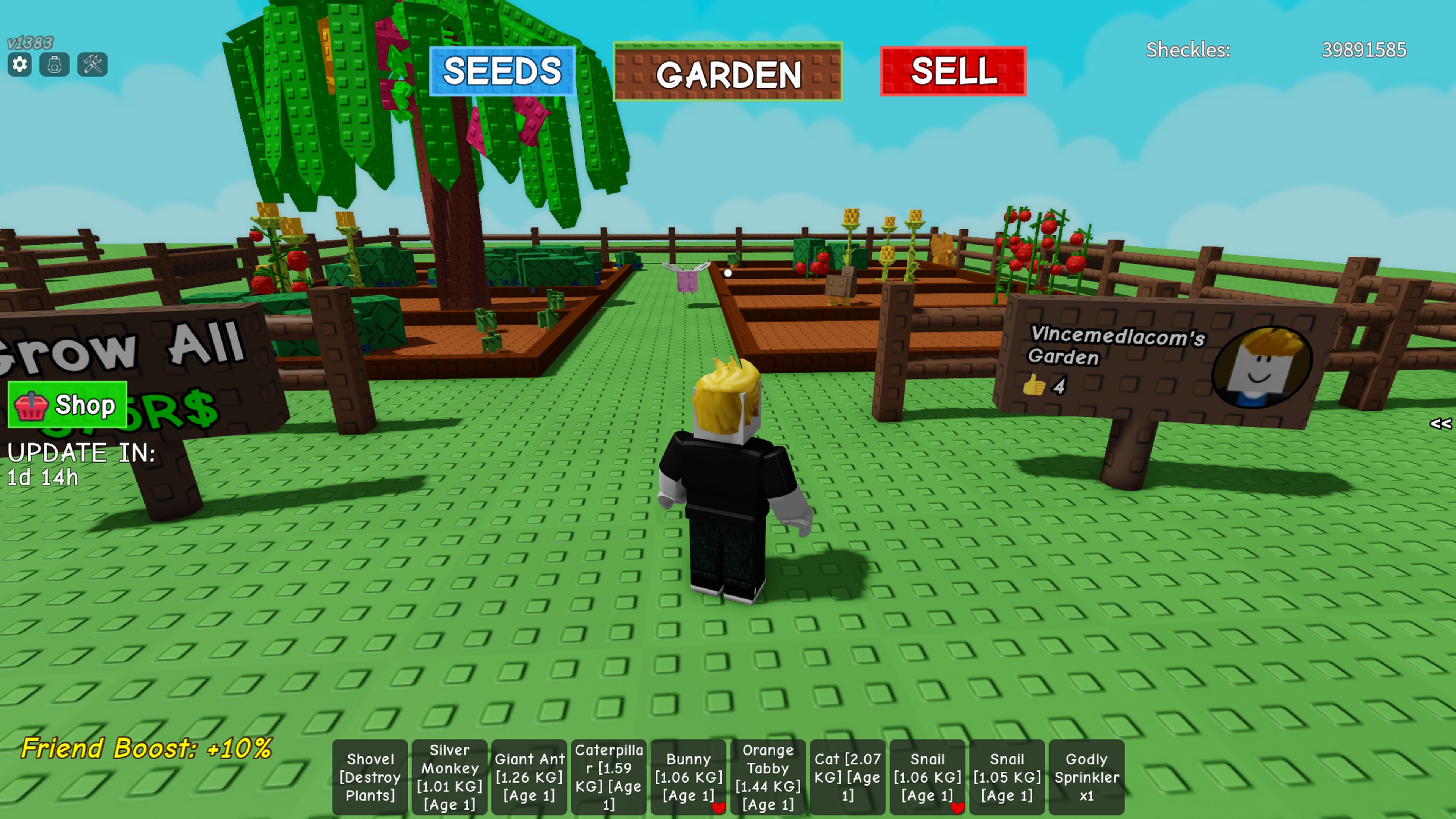The height and width of the screenshot is (819, 1456).
Task: Open the green Shop button
Action: 67,405
